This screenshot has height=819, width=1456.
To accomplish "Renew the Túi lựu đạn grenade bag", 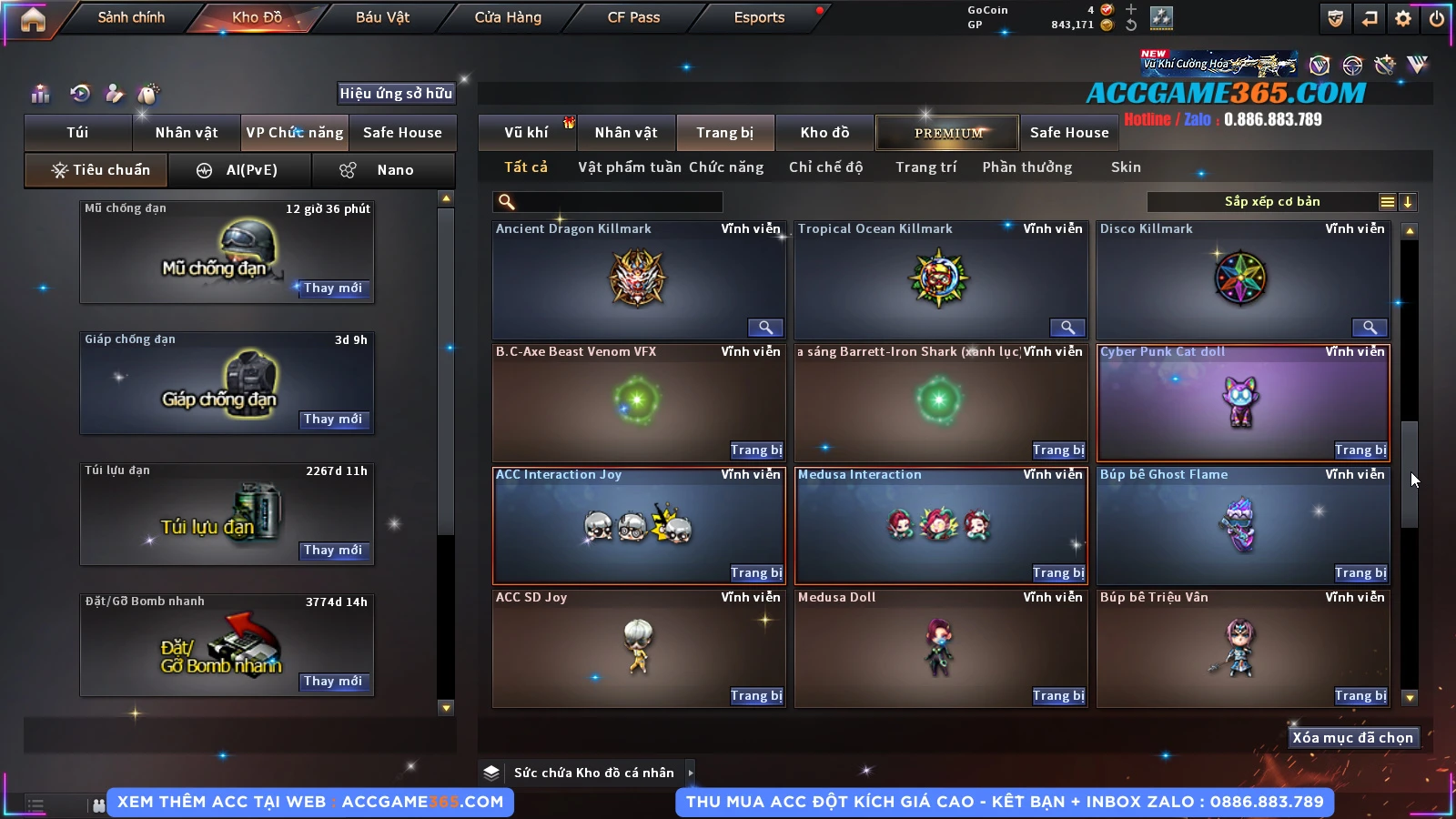I will point(333,551).
